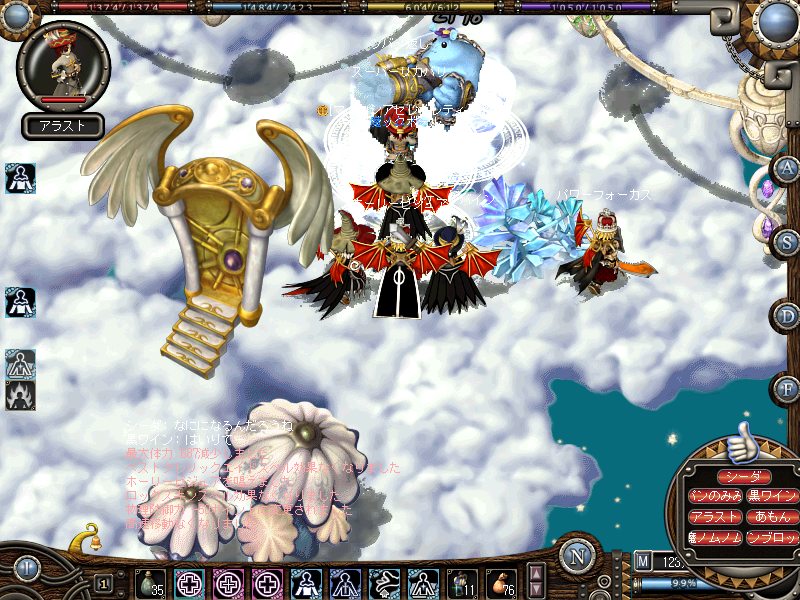This screenshot has width=800, height=600.
Task: Choose あもん in the party list
Action: coord(773,517)
